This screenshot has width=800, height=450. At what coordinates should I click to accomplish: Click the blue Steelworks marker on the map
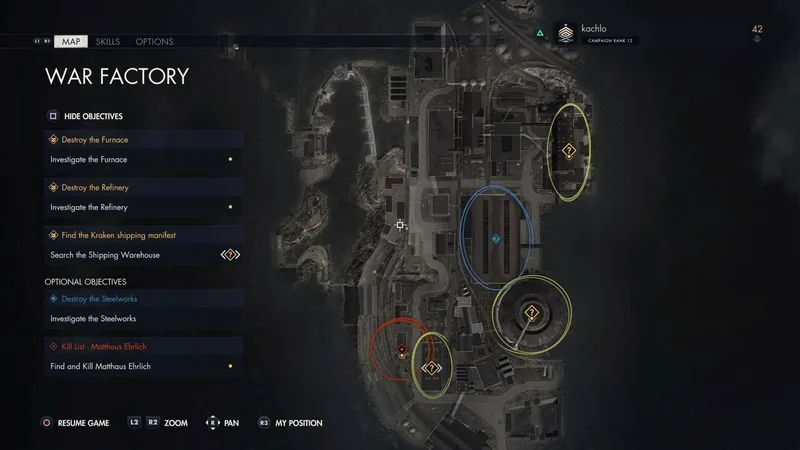(496, 240)
